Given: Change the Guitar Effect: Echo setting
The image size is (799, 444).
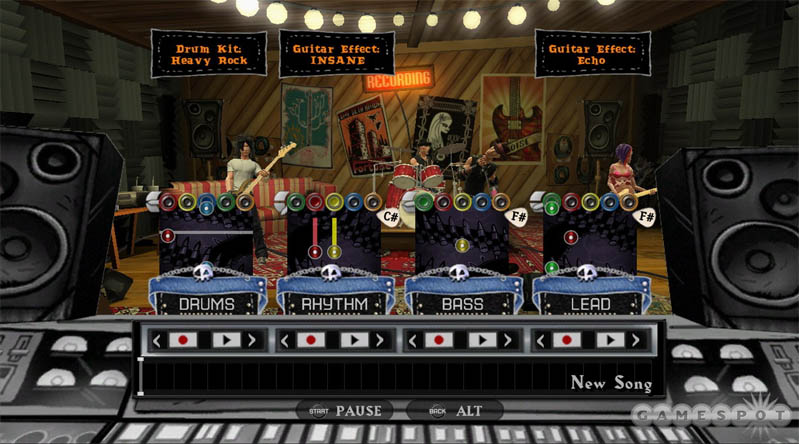Looking at the screenshot, I should coord(591,53).
